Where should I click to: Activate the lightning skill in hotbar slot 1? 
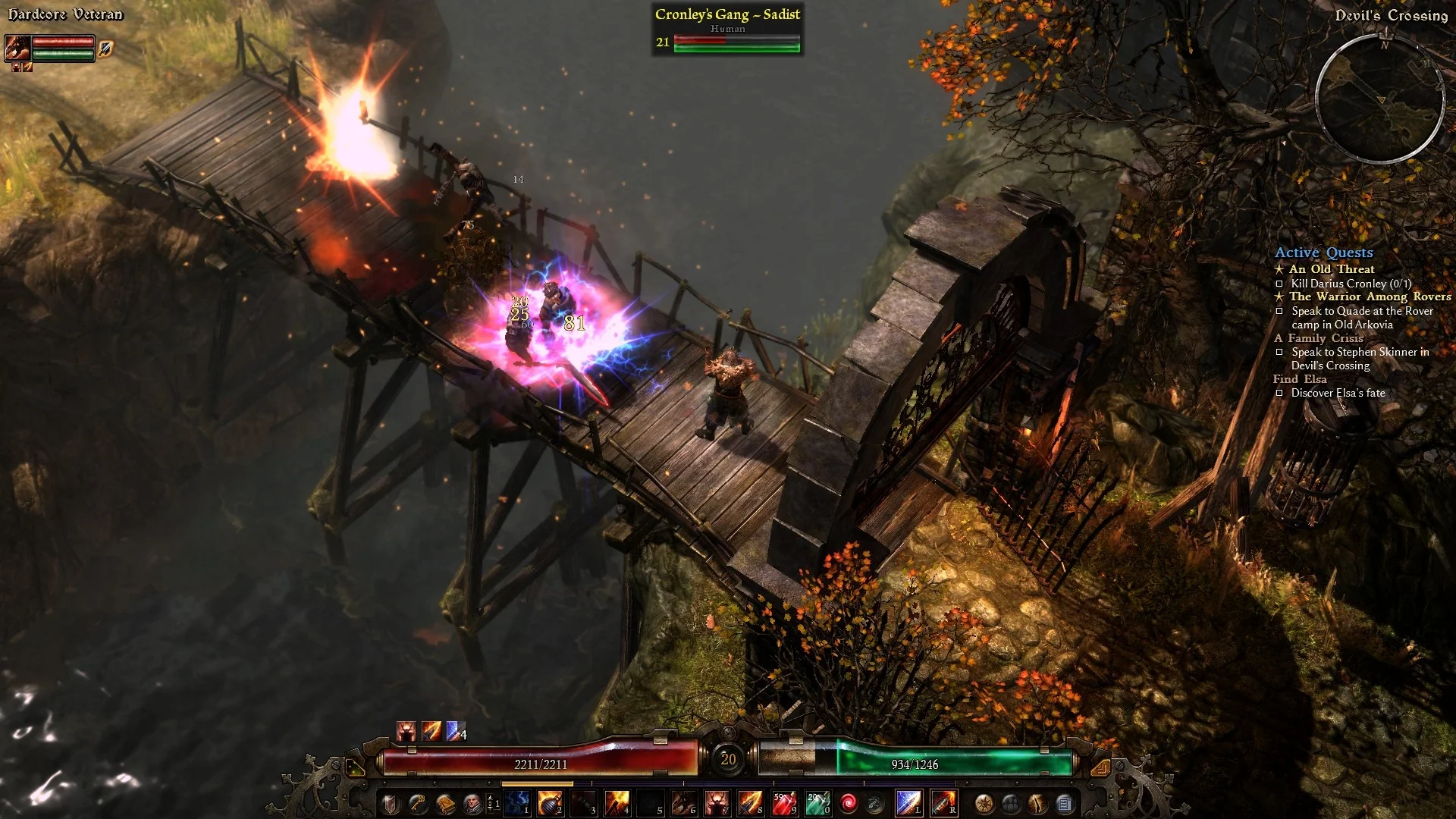(518, 802)
